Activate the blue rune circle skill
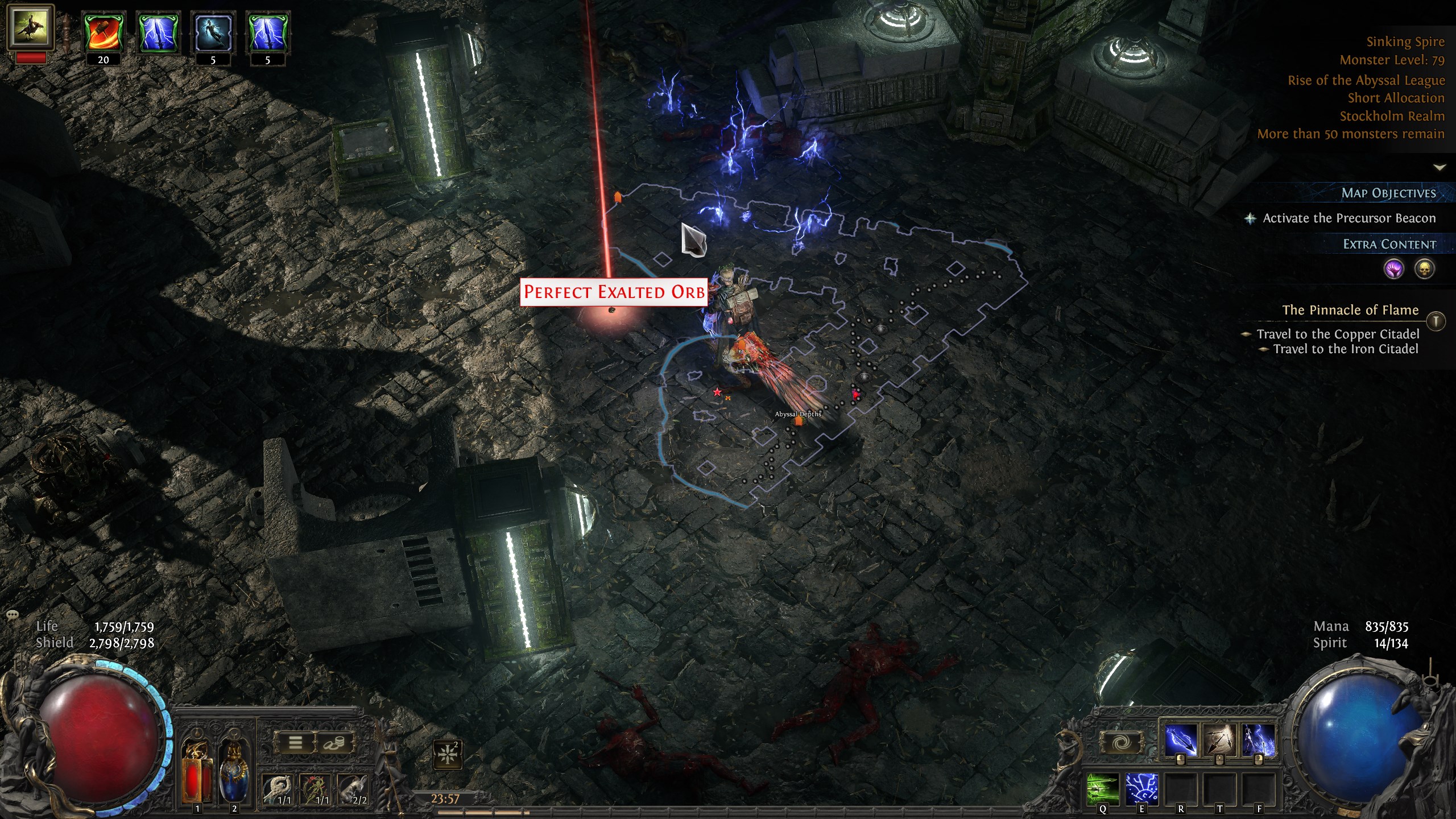Viewport: 1456px width, 819px height. (1141, 788)
